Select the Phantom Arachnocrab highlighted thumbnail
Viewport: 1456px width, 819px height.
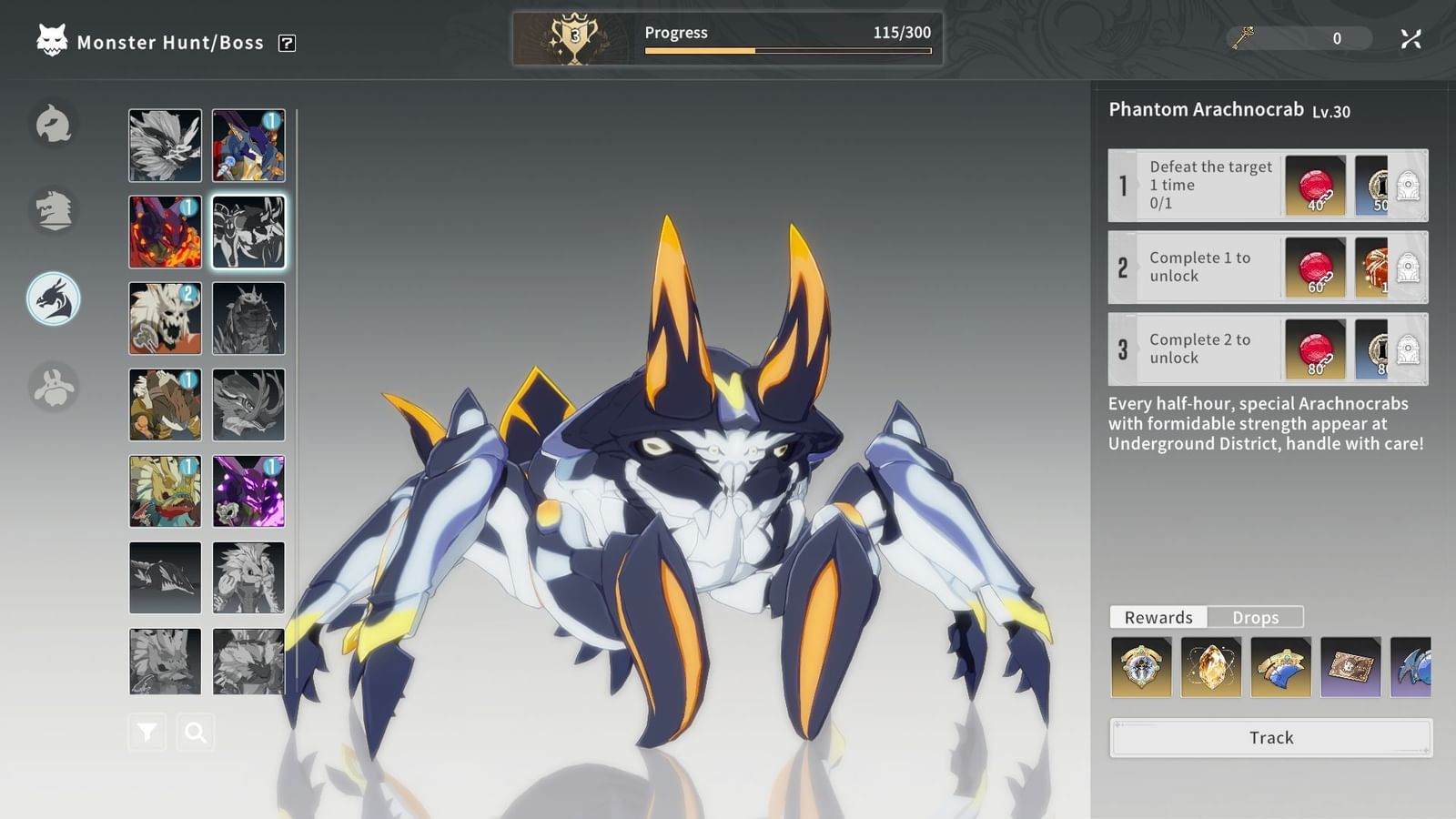pos(248,232)
